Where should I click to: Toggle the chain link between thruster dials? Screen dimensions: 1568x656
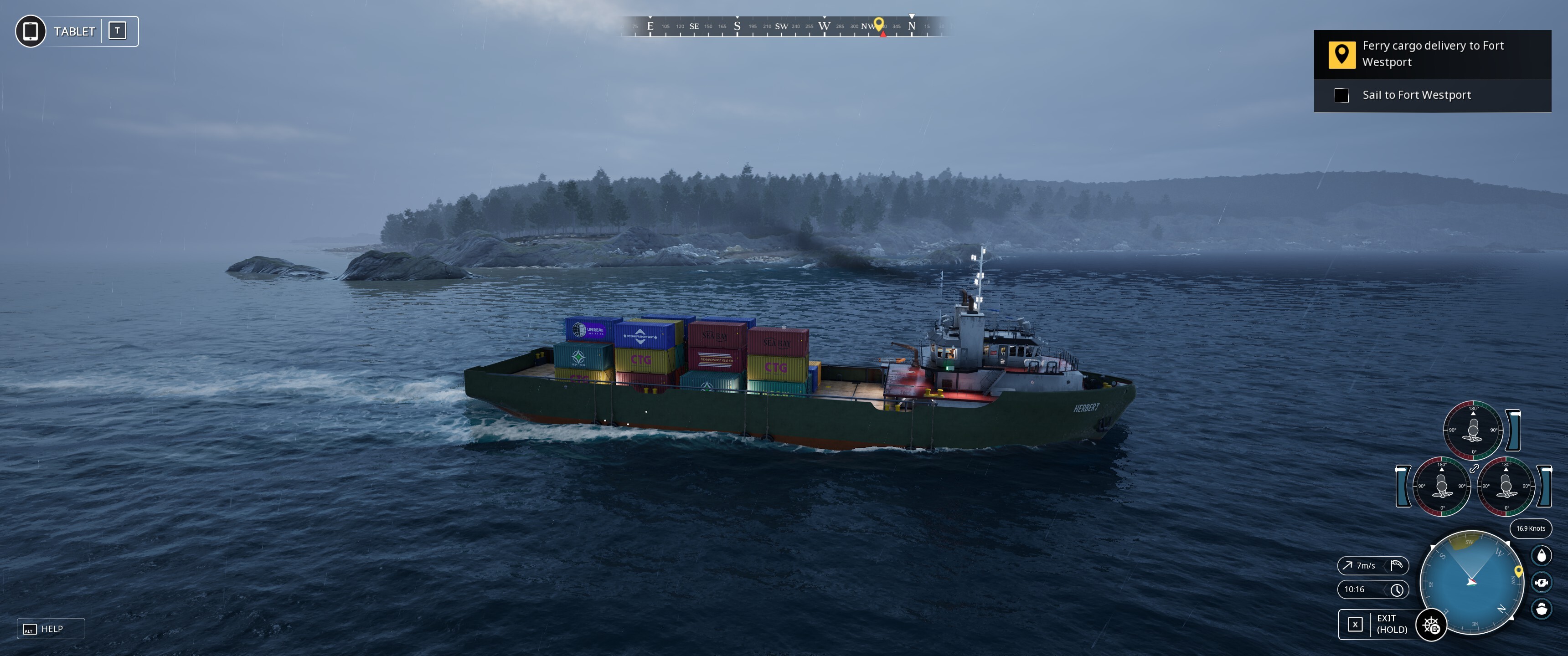tap(1474, 468)
